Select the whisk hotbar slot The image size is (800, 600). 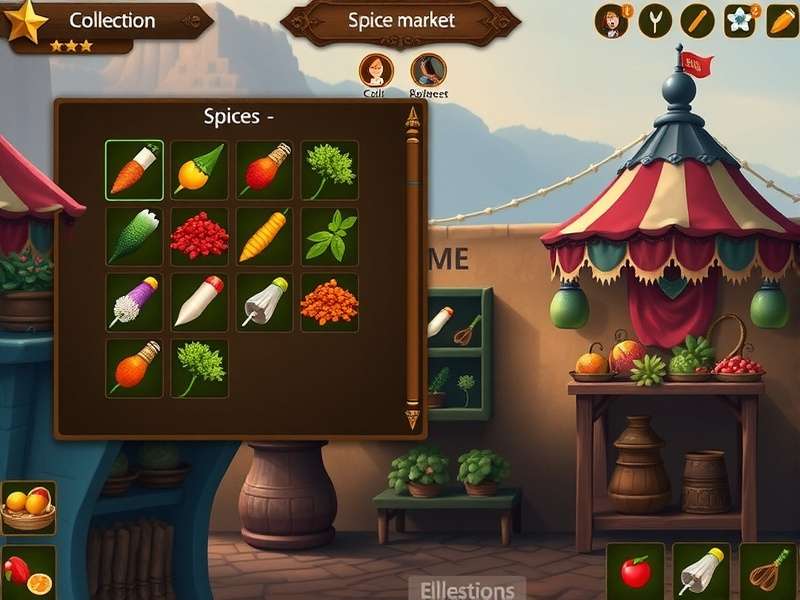pyautogui.click(x=768, y=572)
